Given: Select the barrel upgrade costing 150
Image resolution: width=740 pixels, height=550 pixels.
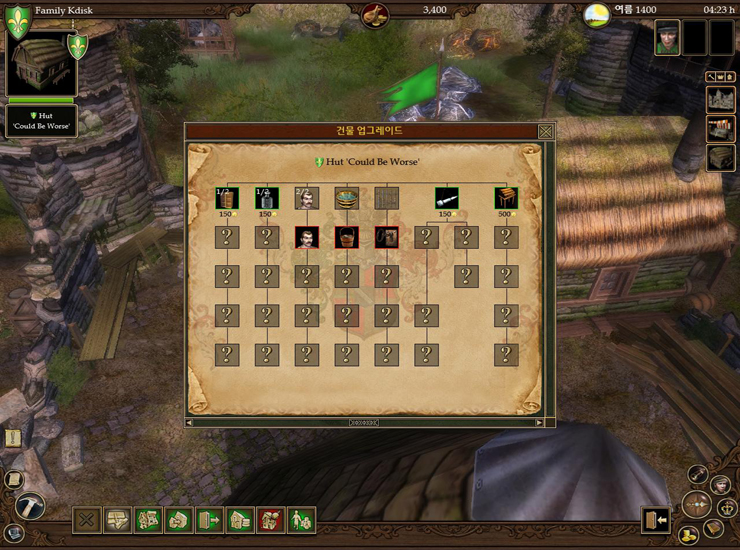Looking at the screenshot, I should point(227,198).
